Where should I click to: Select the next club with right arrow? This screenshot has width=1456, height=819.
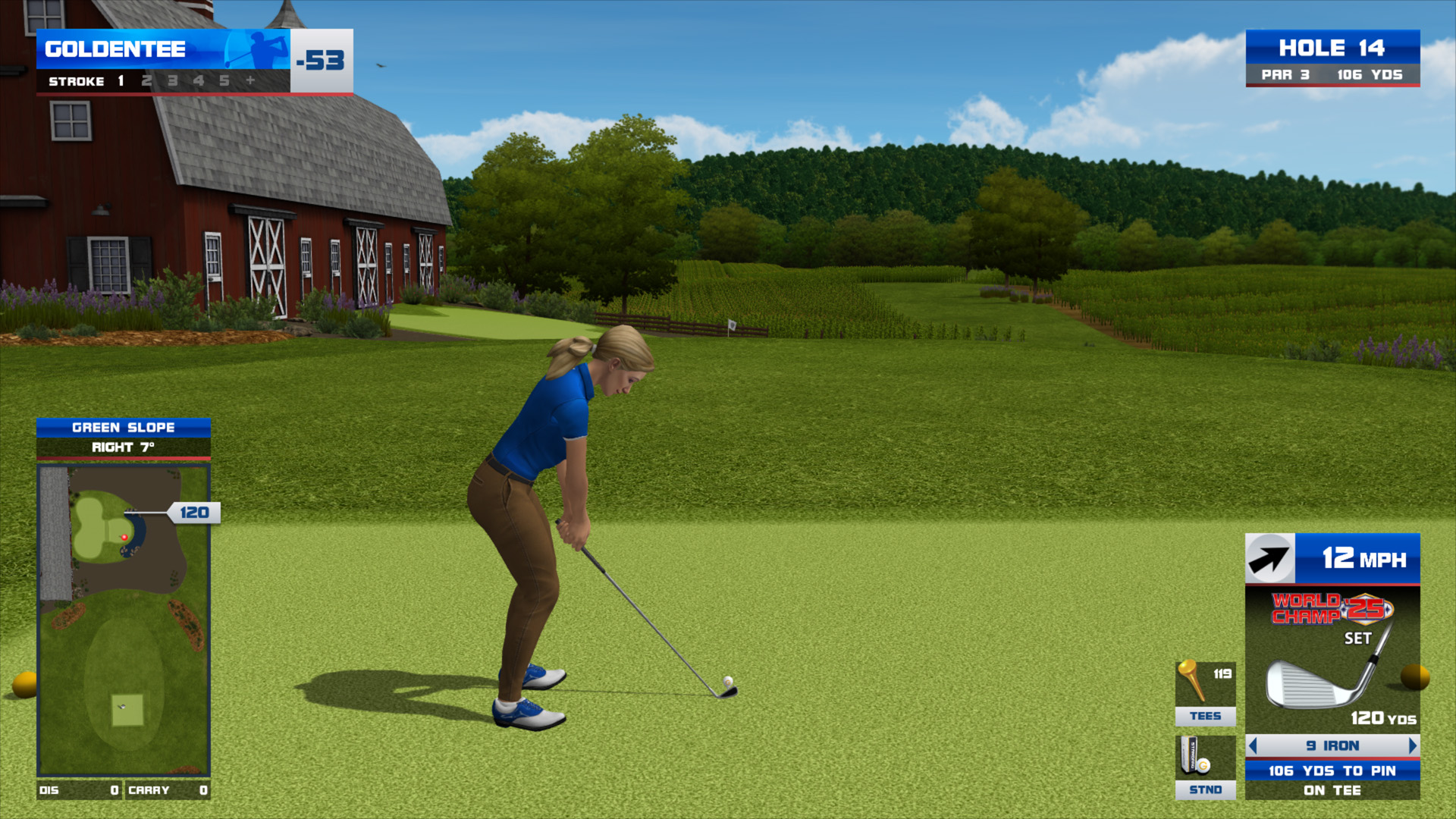pos(1412,746)
